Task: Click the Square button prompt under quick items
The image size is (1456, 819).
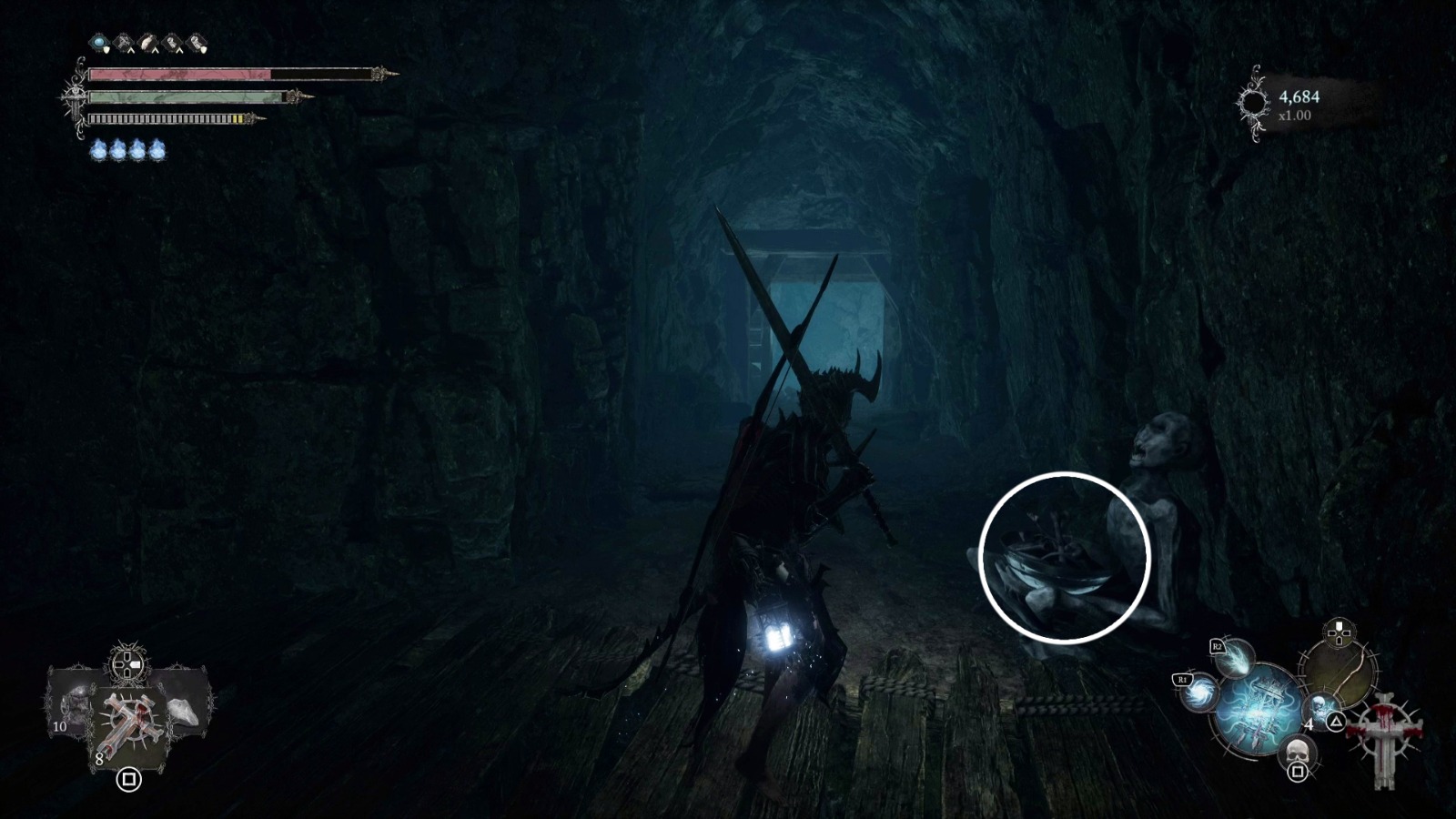Action: pos(128,779)
